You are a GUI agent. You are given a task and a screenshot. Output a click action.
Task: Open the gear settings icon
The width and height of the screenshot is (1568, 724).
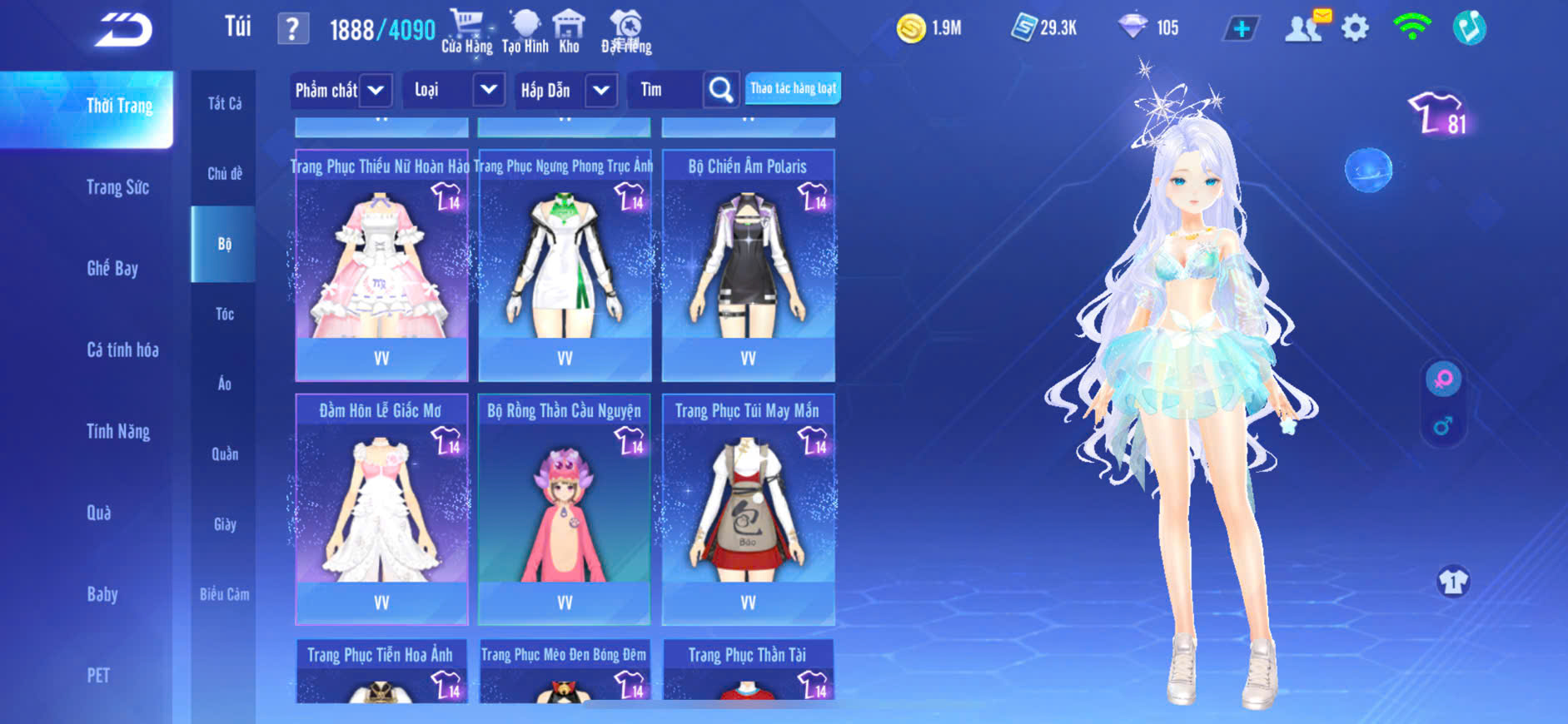(x=1355, y=28)
